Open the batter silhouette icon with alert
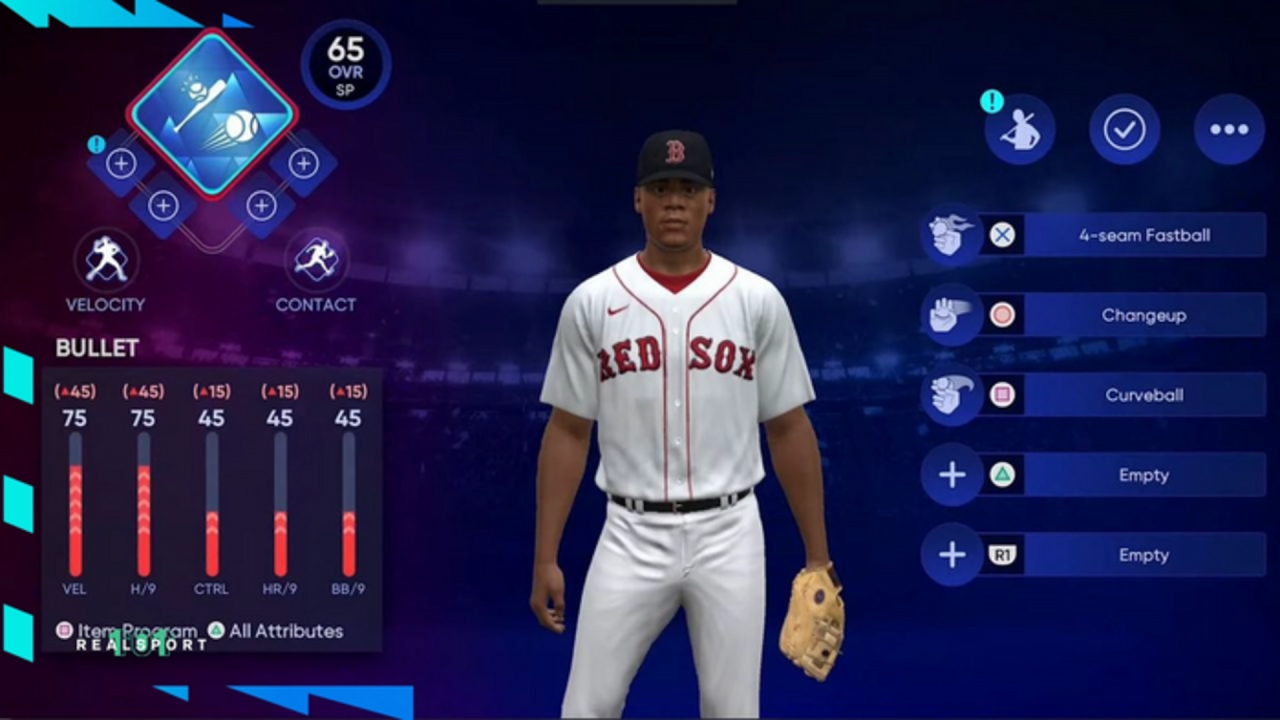Screen dimensions: 1280x720 point(1020,130)
